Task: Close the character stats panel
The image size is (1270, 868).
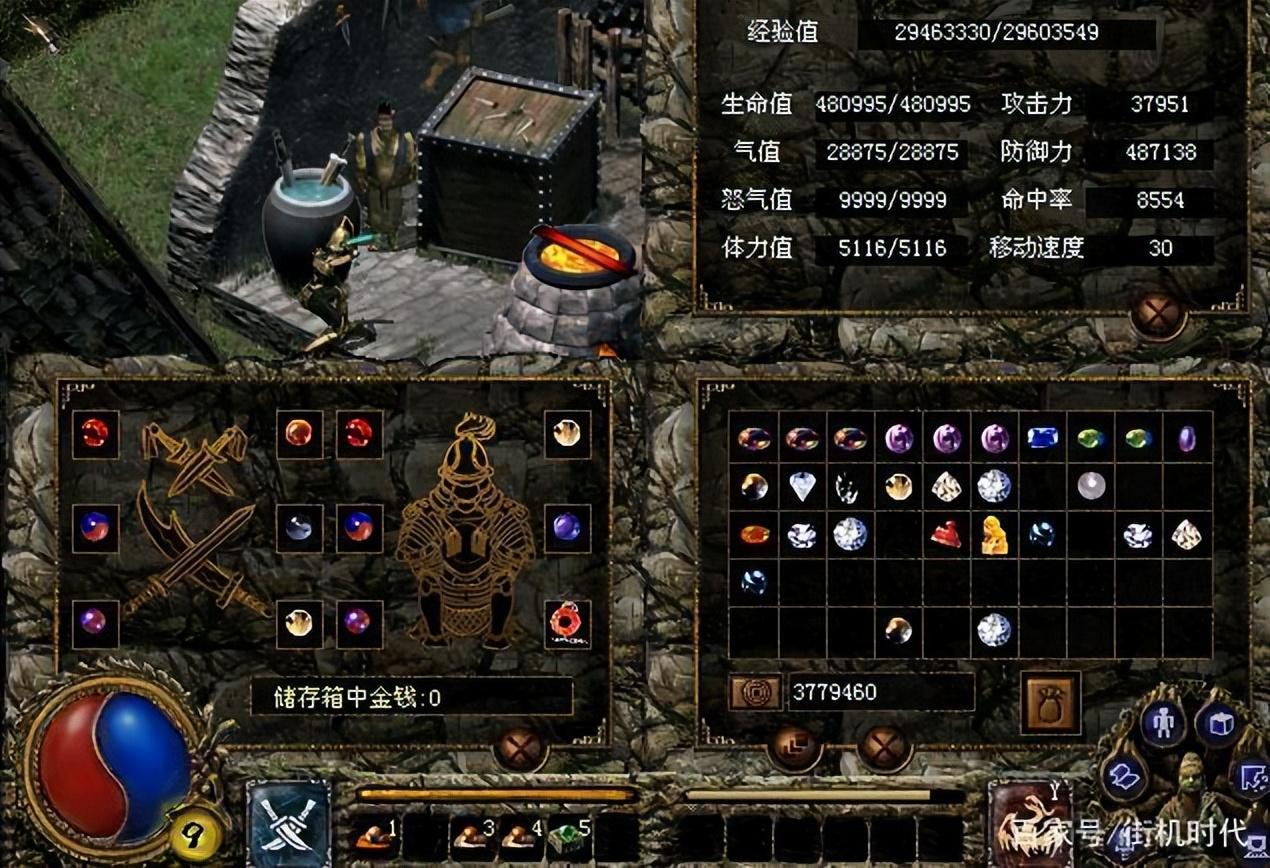Action: (1158, 314)
